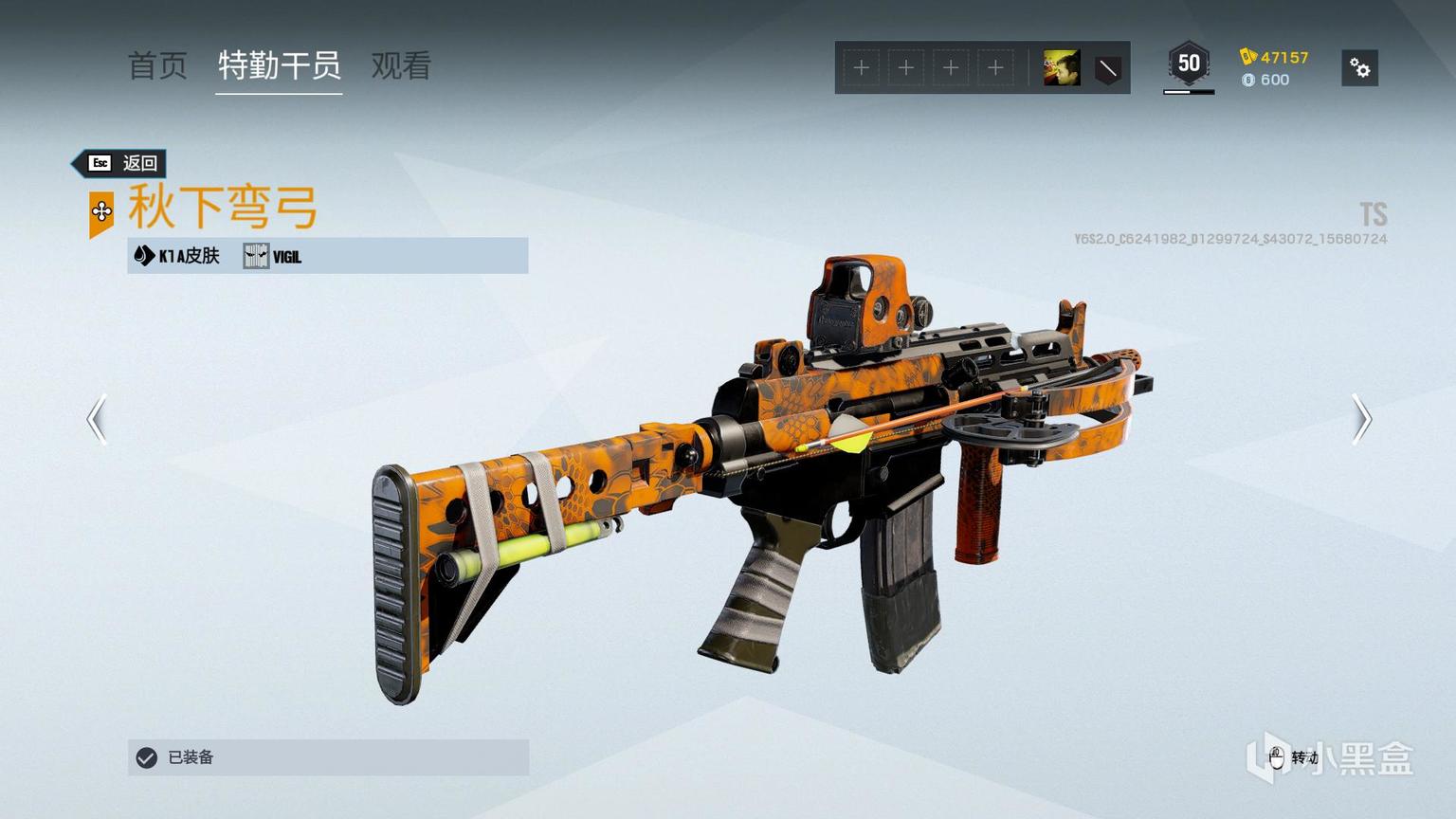Select the VIGIL operator tag
Viewport: 1456px width, 819px height.
pos(273,256)
